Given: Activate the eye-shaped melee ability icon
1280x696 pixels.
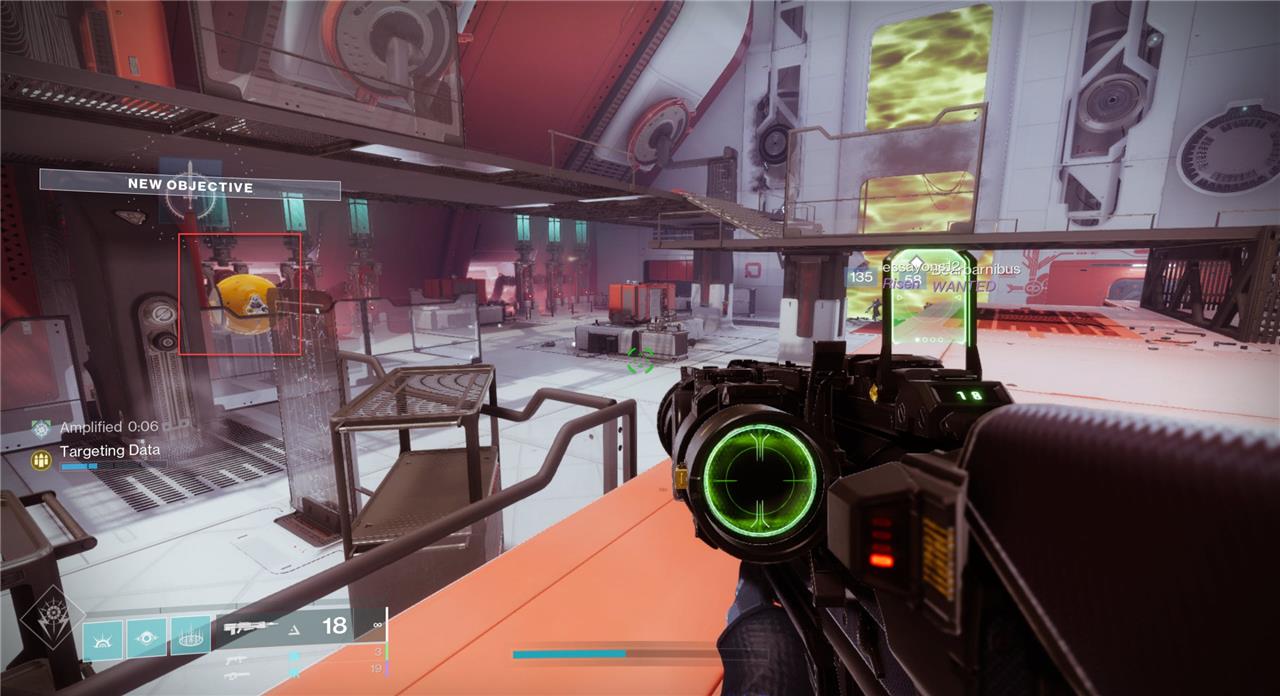Looking at the screenshot, I should pyautogui.click(x=146, y=638).
